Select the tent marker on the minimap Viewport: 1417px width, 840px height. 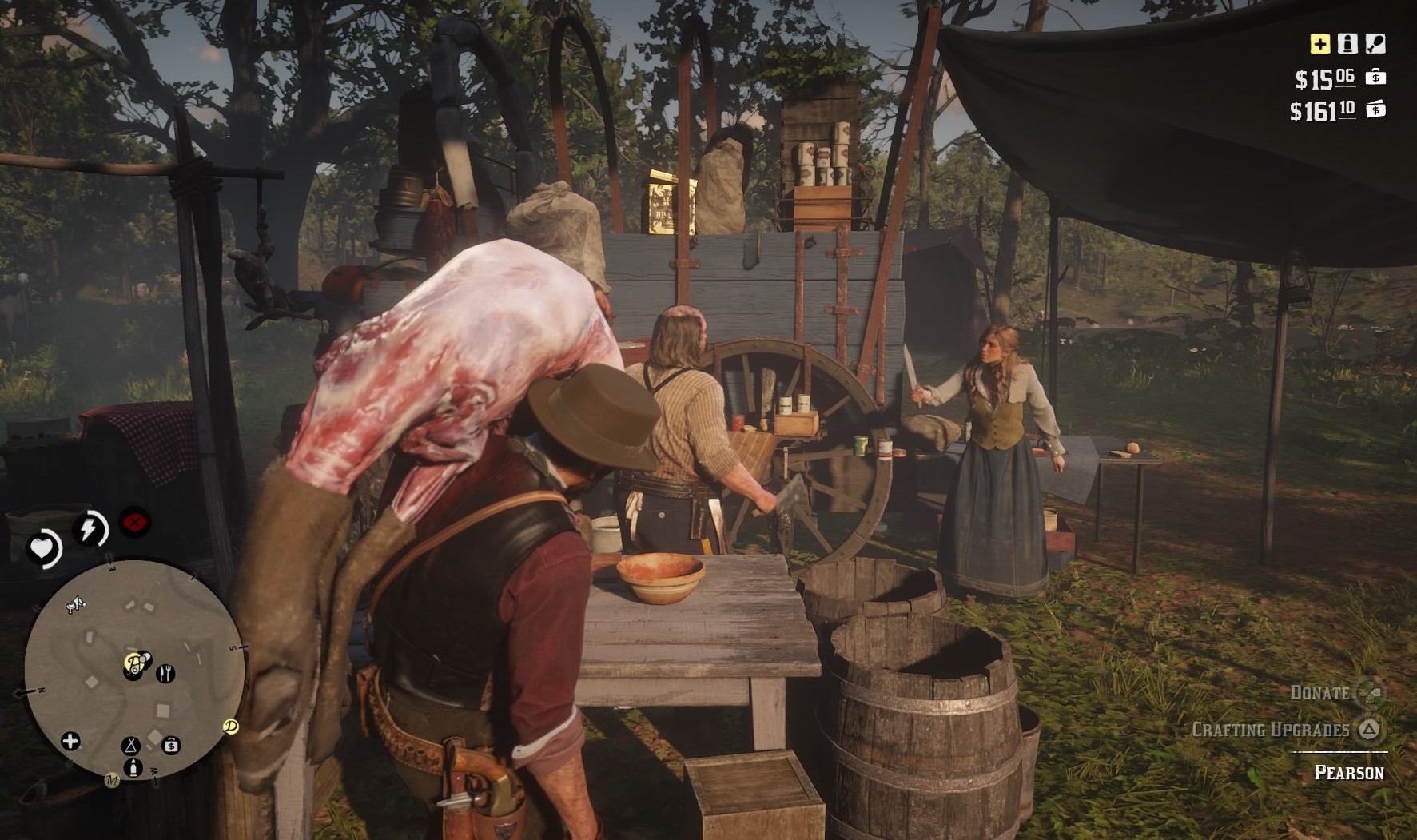coord(130,746)
